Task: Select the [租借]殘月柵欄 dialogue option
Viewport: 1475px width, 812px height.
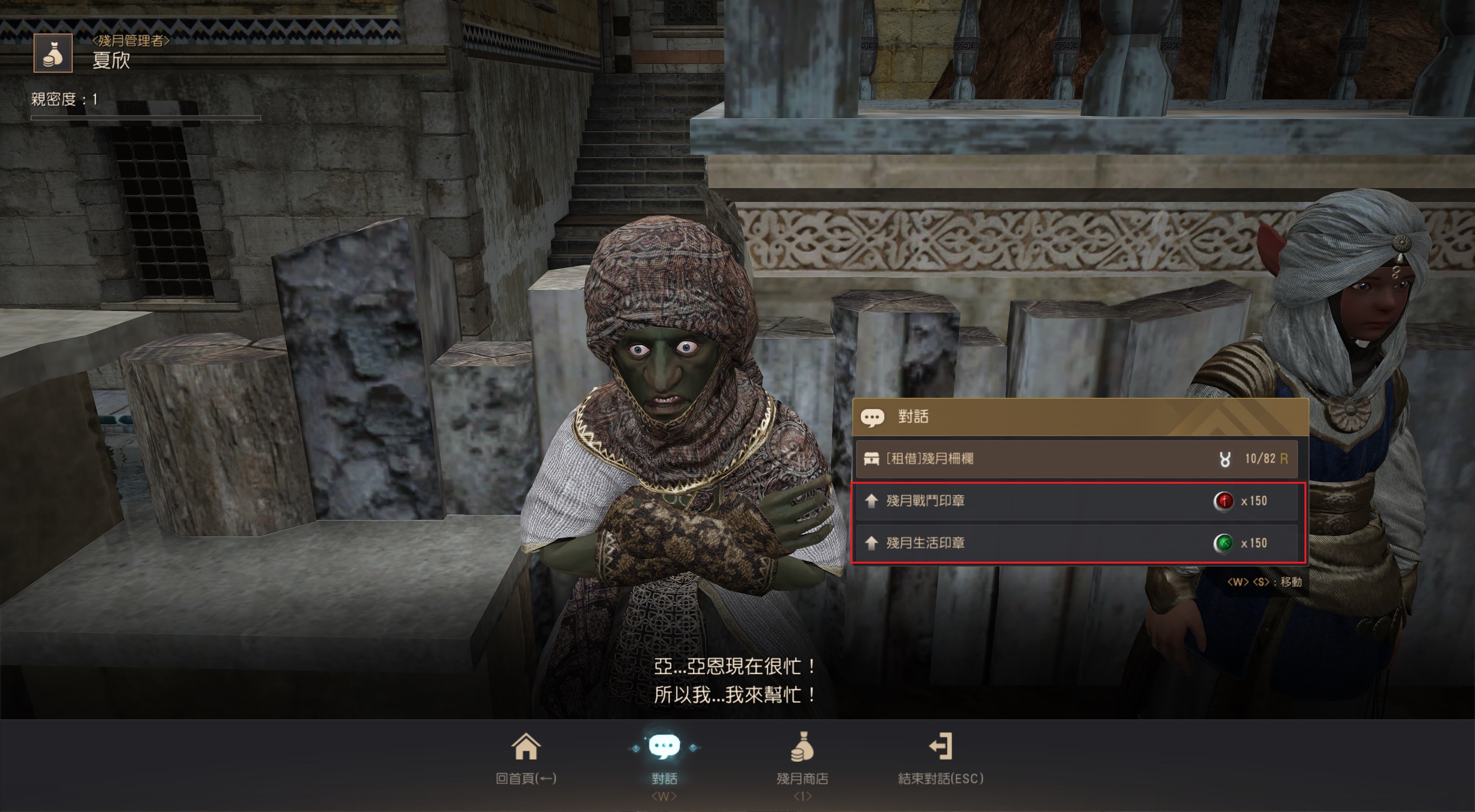Action: pyautogui.click(x=1076, y=459)
